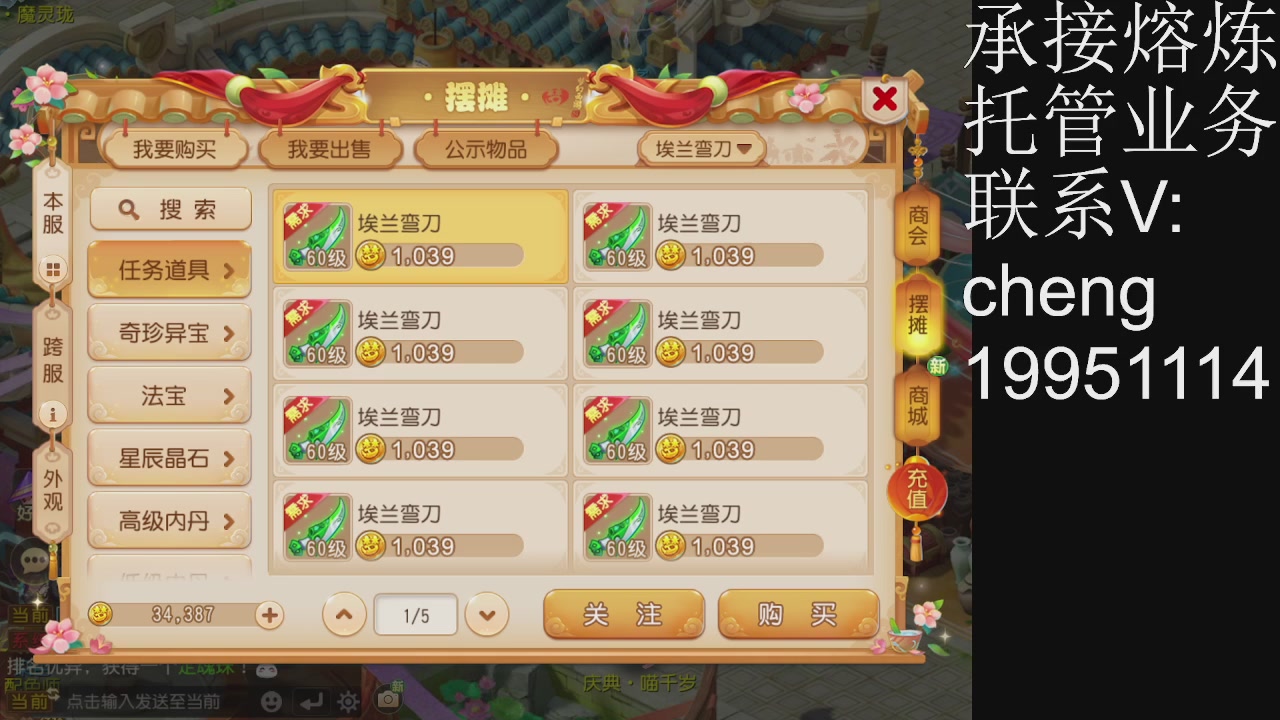Tap the plus beside coin balance 34,387
This screenshot has height=720, width=1280.
(x=268, y=616)
